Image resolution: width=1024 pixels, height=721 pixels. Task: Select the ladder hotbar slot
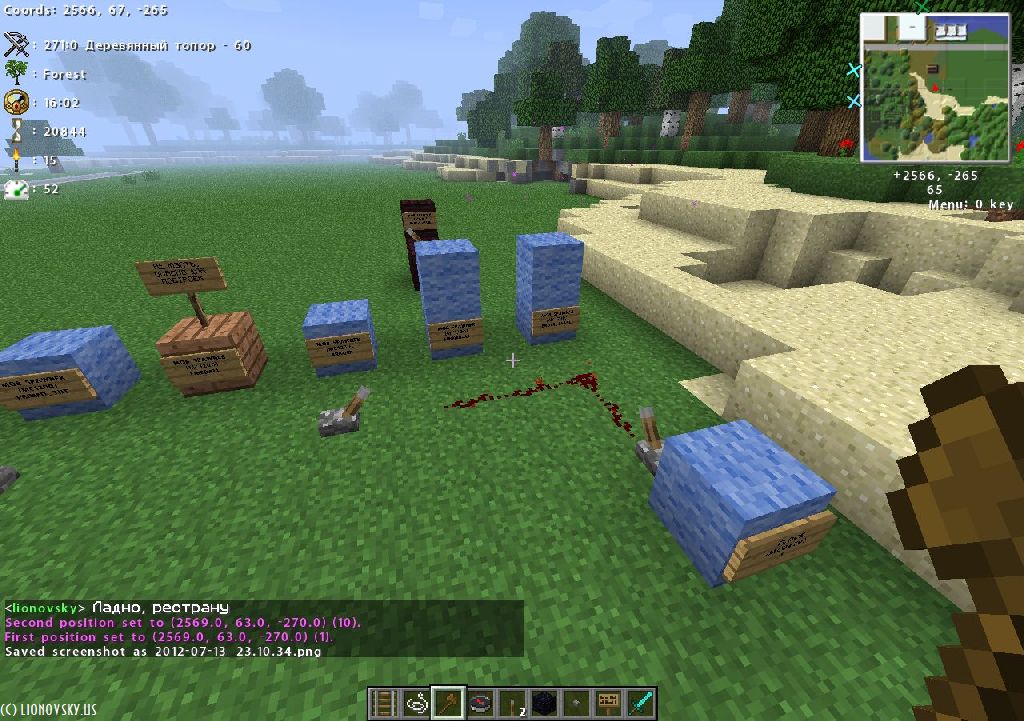386,703
